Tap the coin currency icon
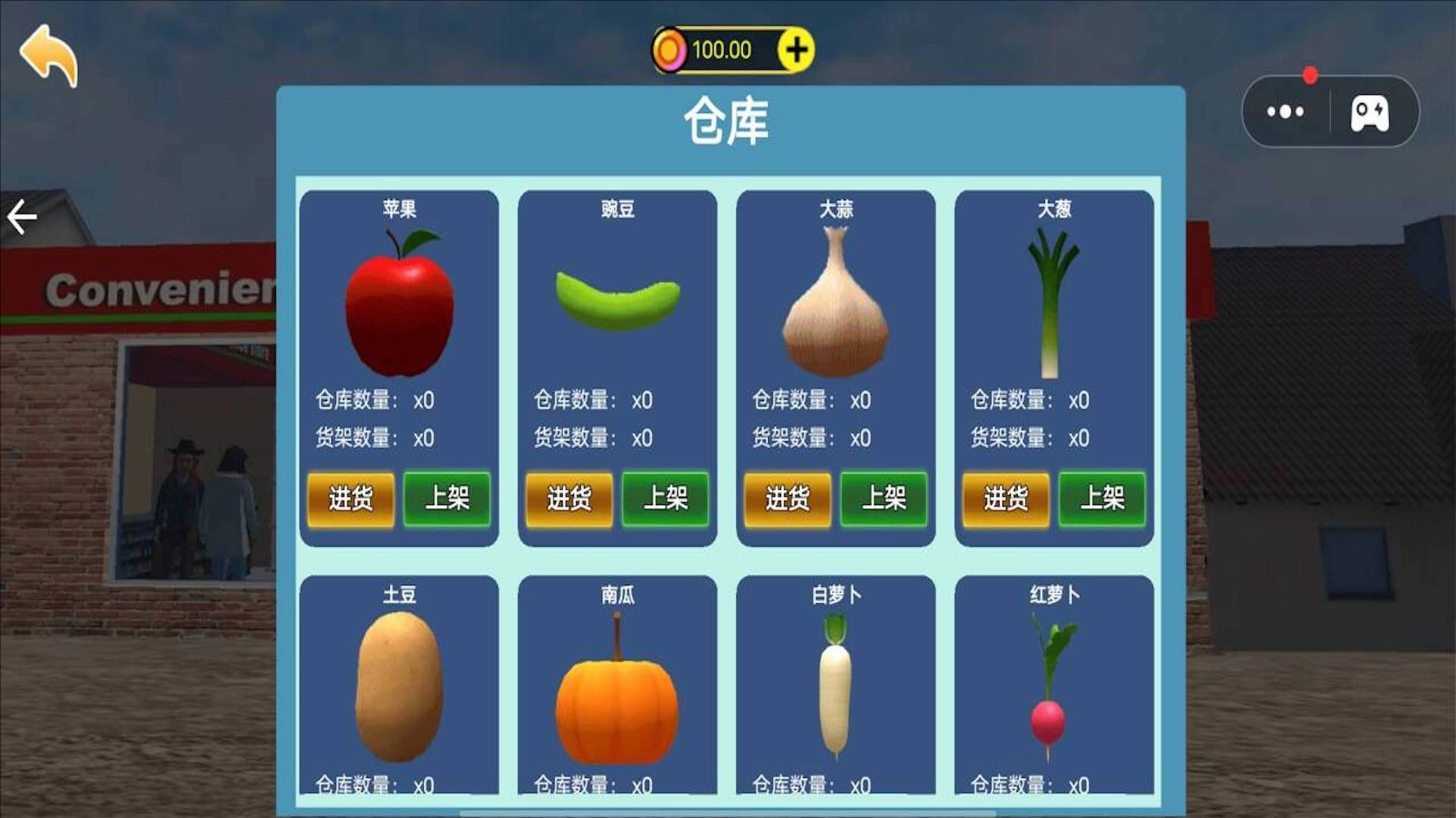 pyautogui.click(x=672, y=52)
